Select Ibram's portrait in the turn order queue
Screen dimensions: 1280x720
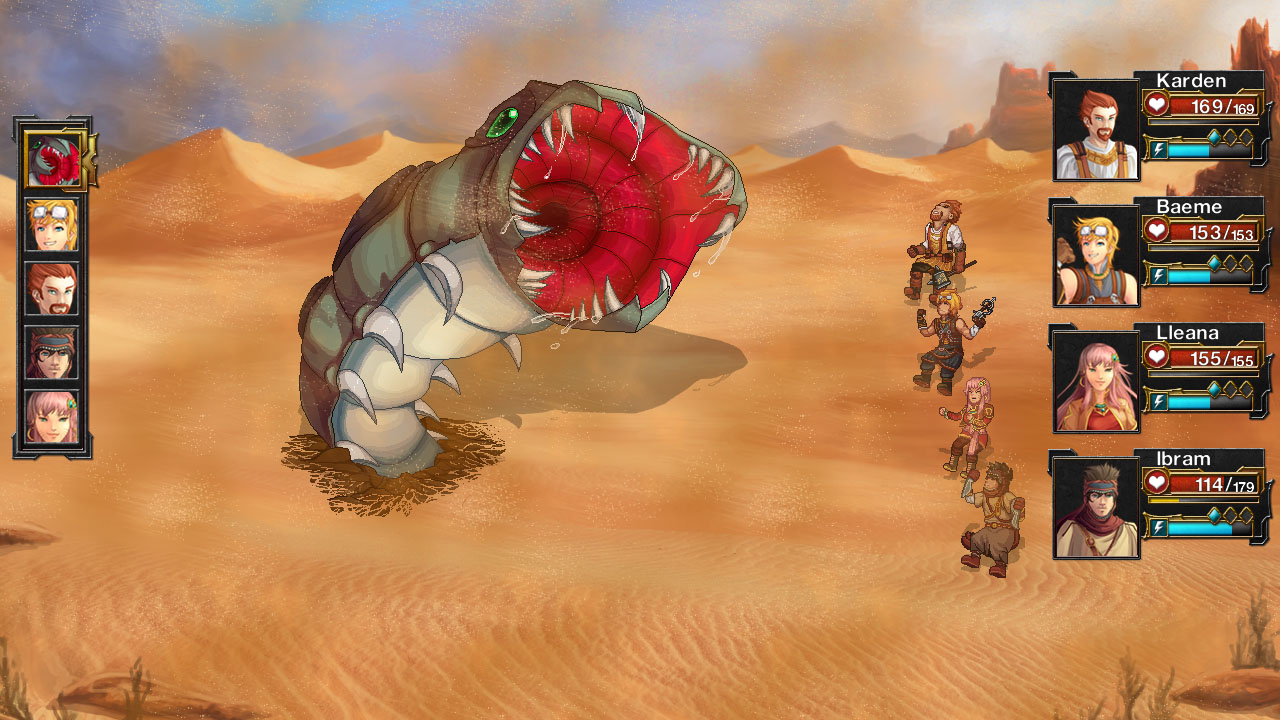tap(51, 352)
